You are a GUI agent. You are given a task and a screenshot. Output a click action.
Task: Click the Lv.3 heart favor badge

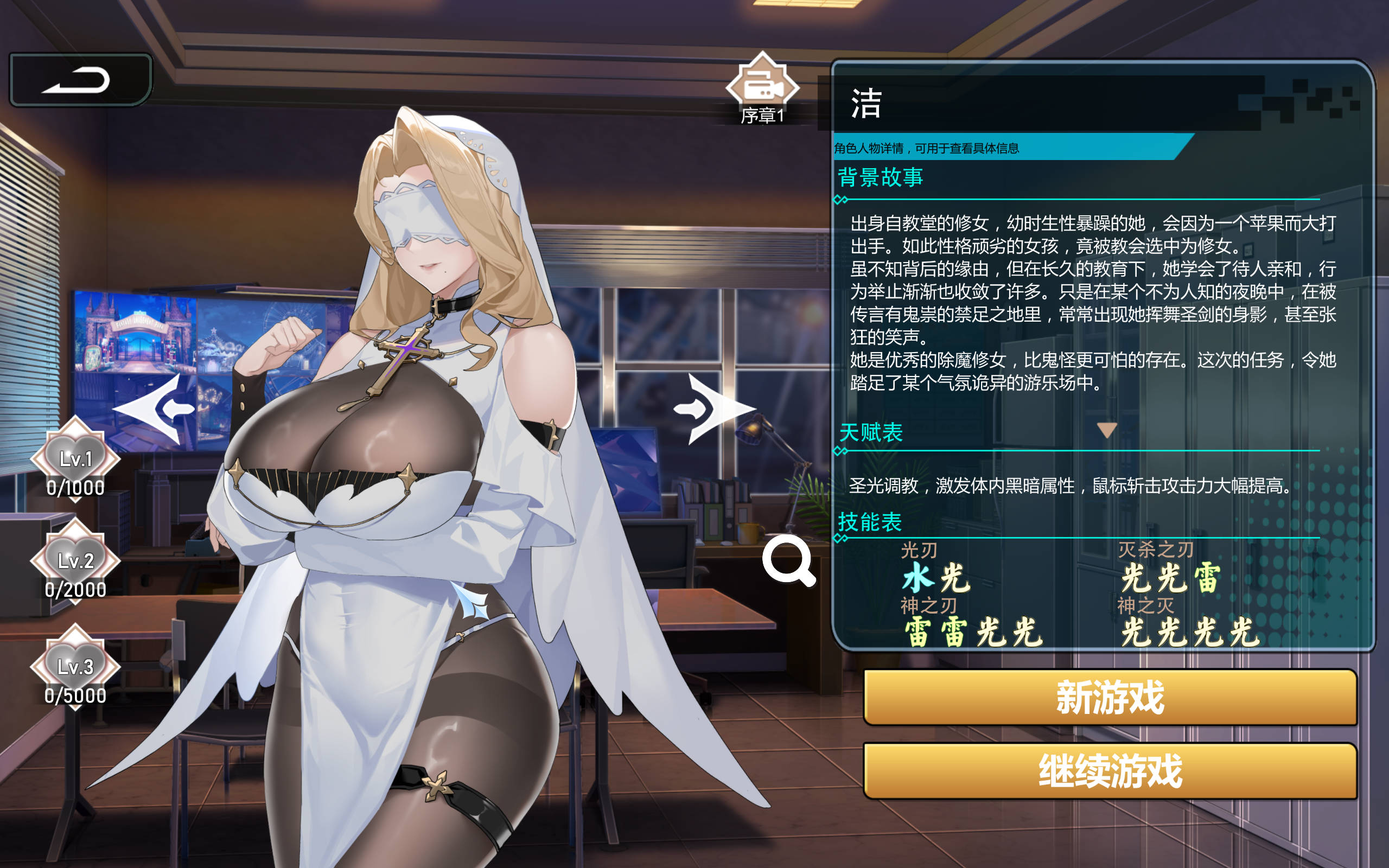pos(75,666)
